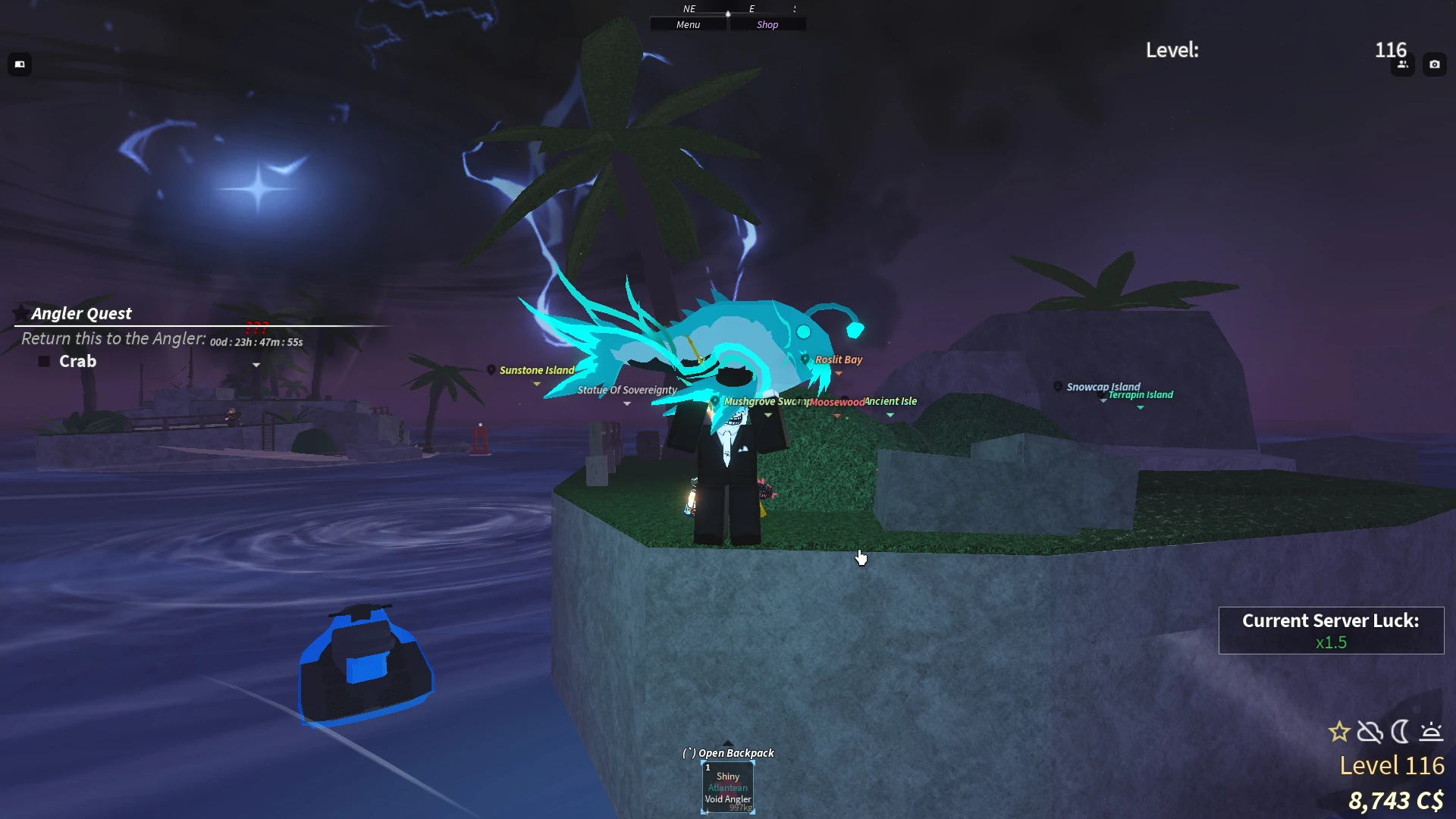1456x819 pixels.
Task: Expand the arrow below the Crab quest entry
Action: [256, 366]
